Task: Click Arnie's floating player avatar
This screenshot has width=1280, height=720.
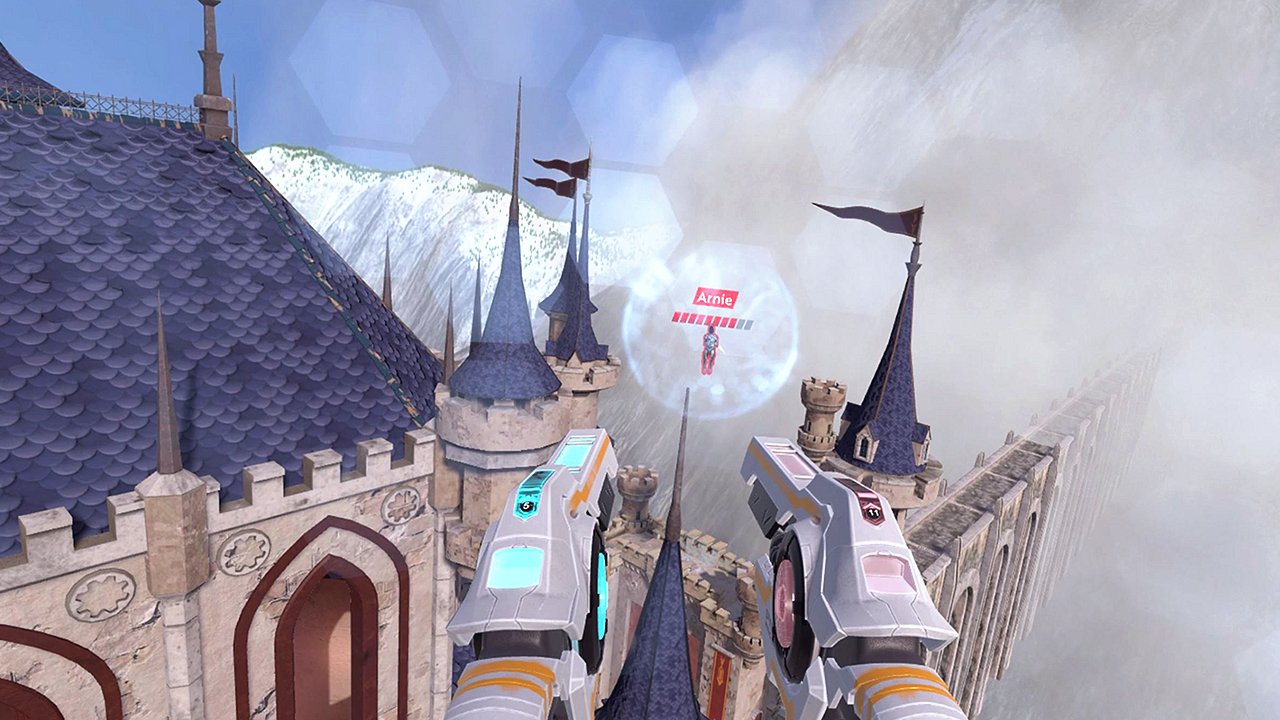Action: [x=712, y=352]
